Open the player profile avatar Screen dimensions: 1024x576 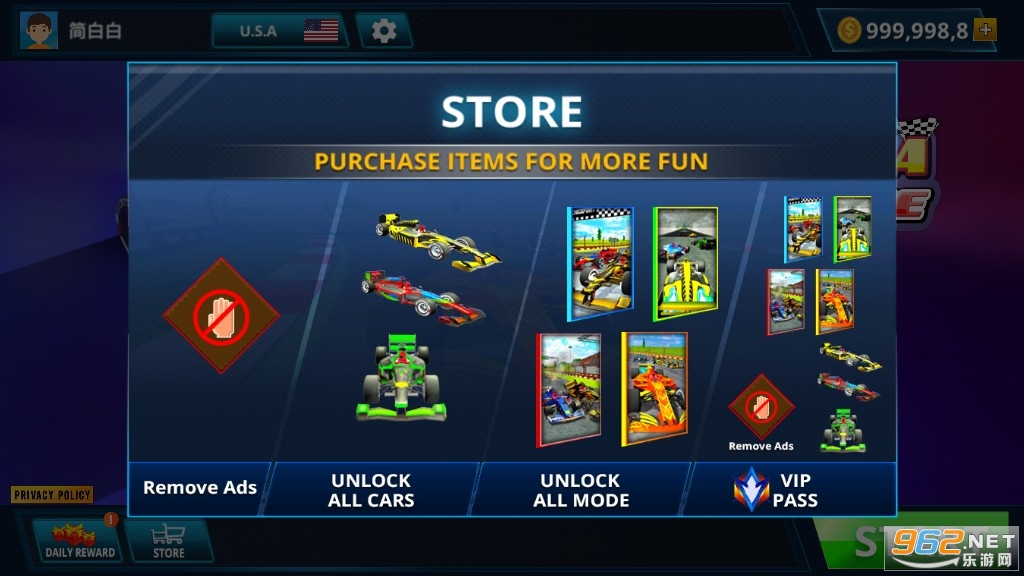[39, 31]
